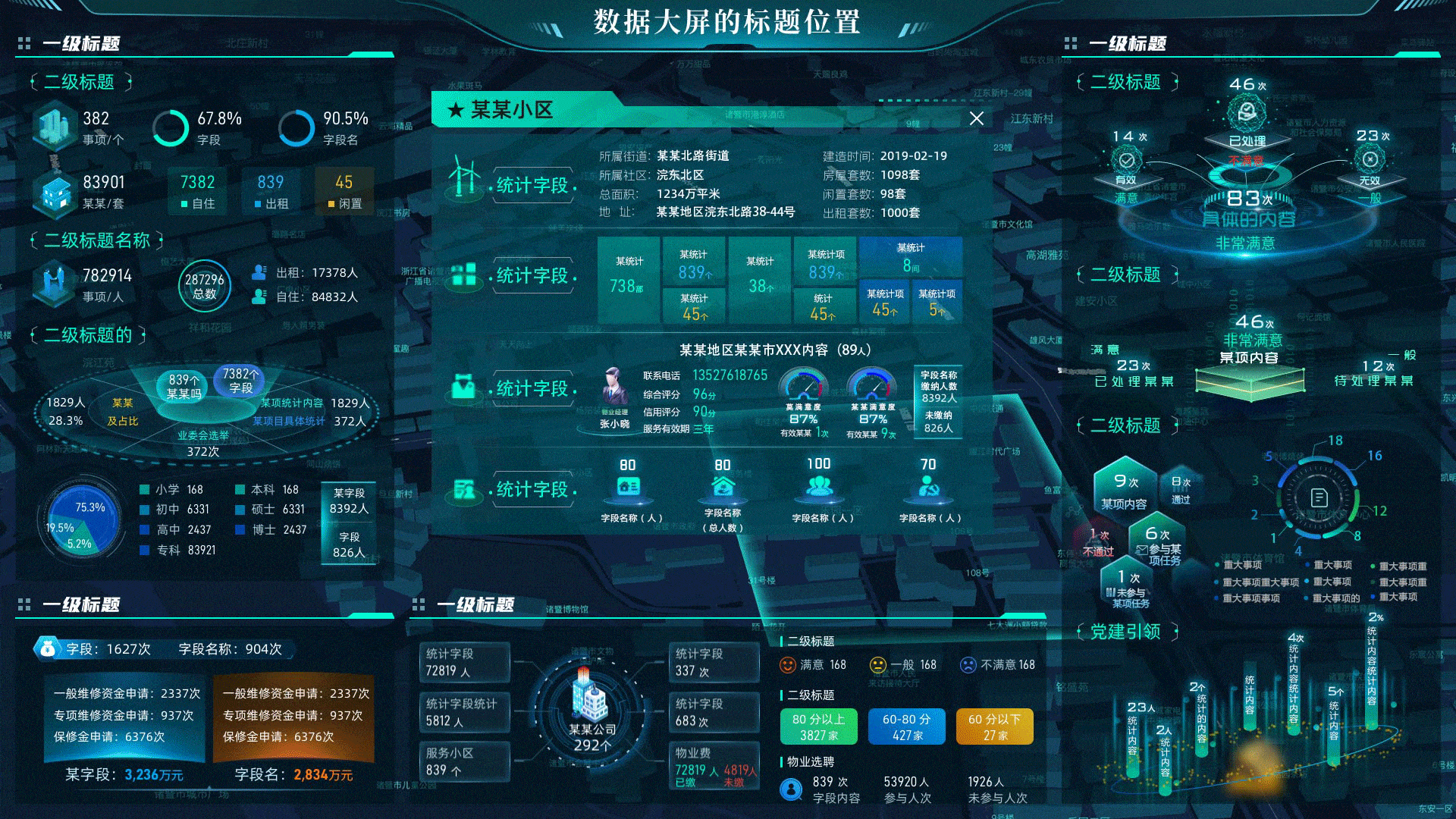Click the 80分以上 3827家 button
Screen dimensions: 1456x819
coord(818,726)
